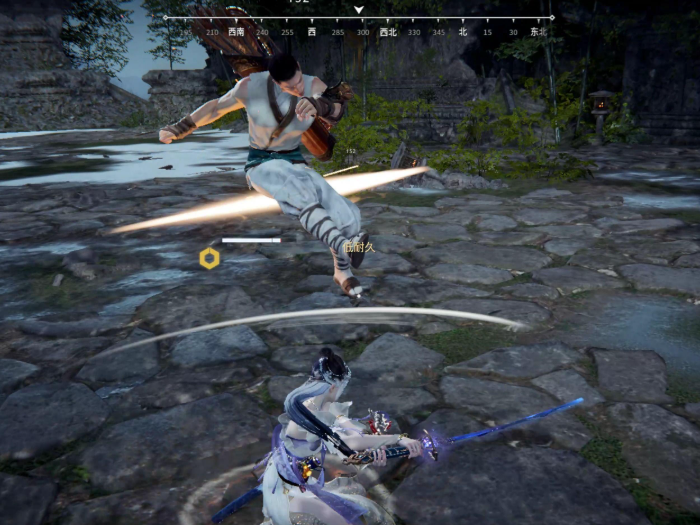
Task: Select the yellow hexagon lock-on marker
Action: tap(209, 258)
